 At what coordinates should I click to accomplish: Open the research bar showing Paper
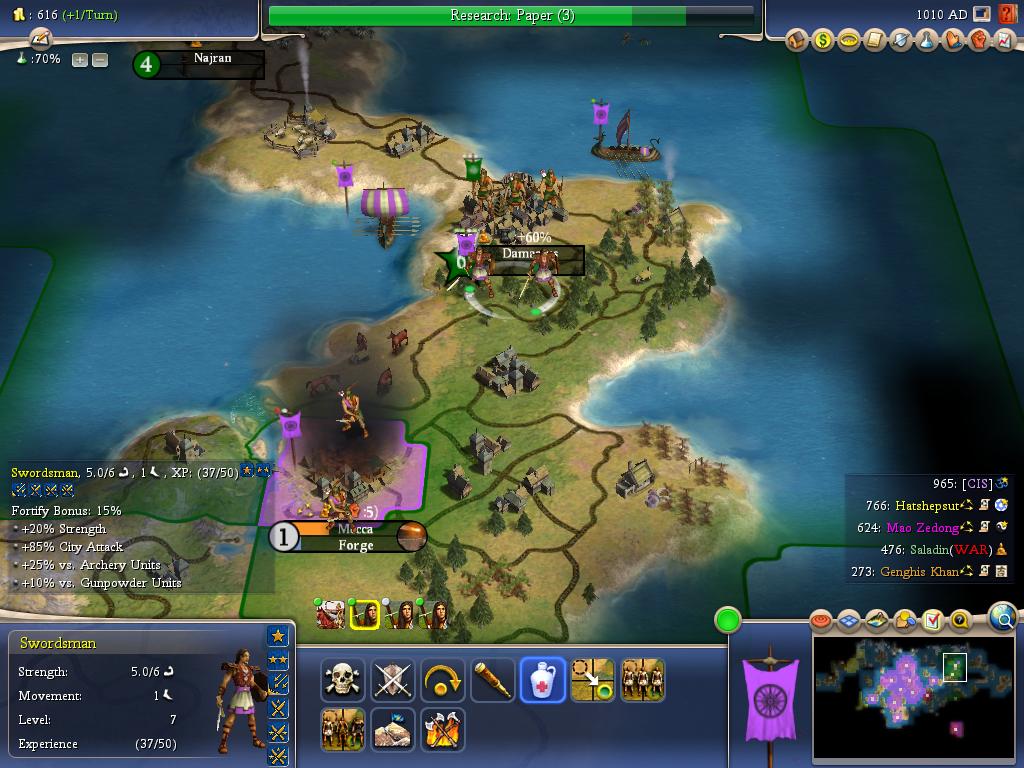511,15
